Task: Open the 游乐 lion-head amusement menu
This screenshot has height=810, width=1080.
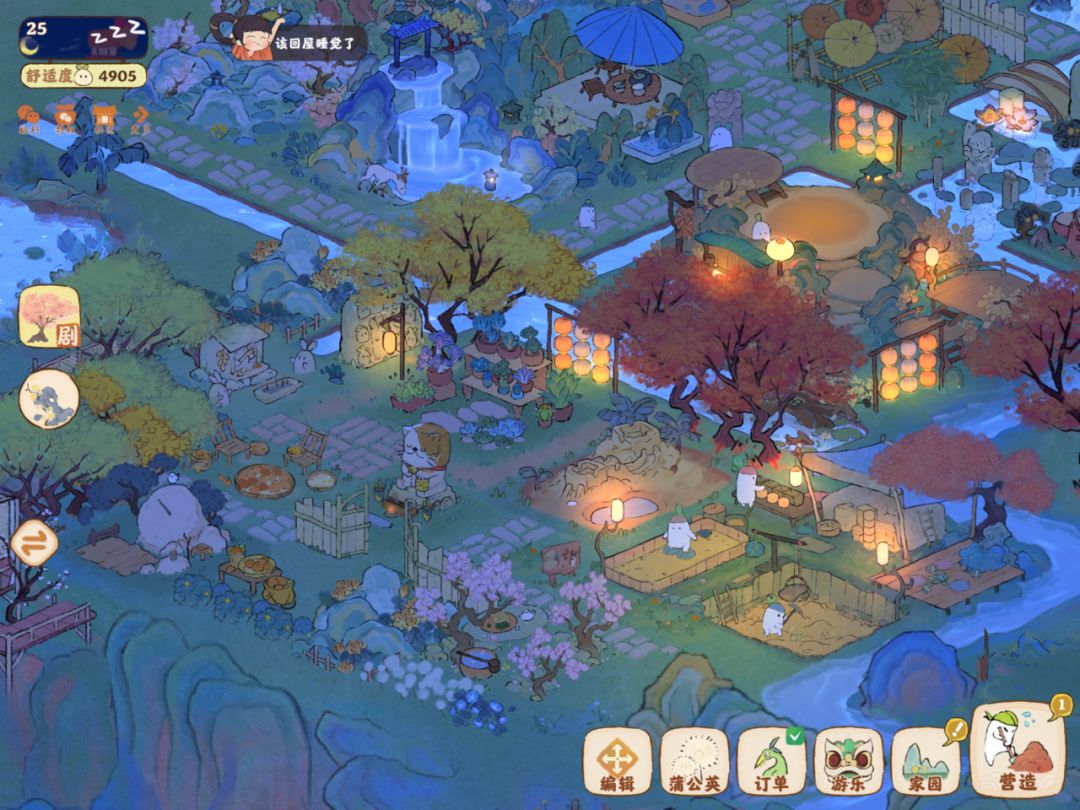Action: pos(848,761)
